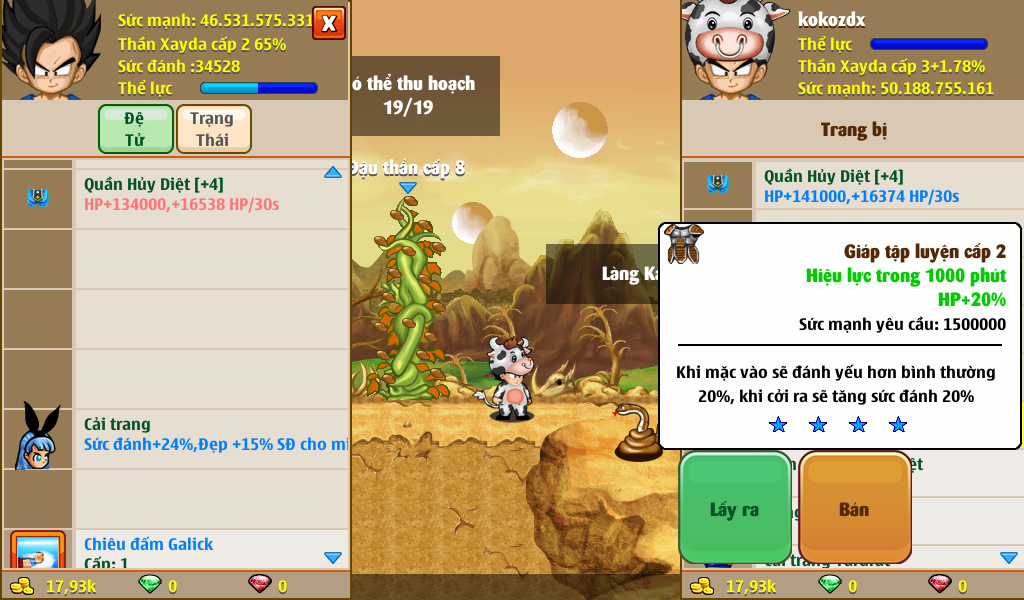Click the left list's down arrow
The width and height of the screenshot is (1024, 600).
click(x=333, y=557)
